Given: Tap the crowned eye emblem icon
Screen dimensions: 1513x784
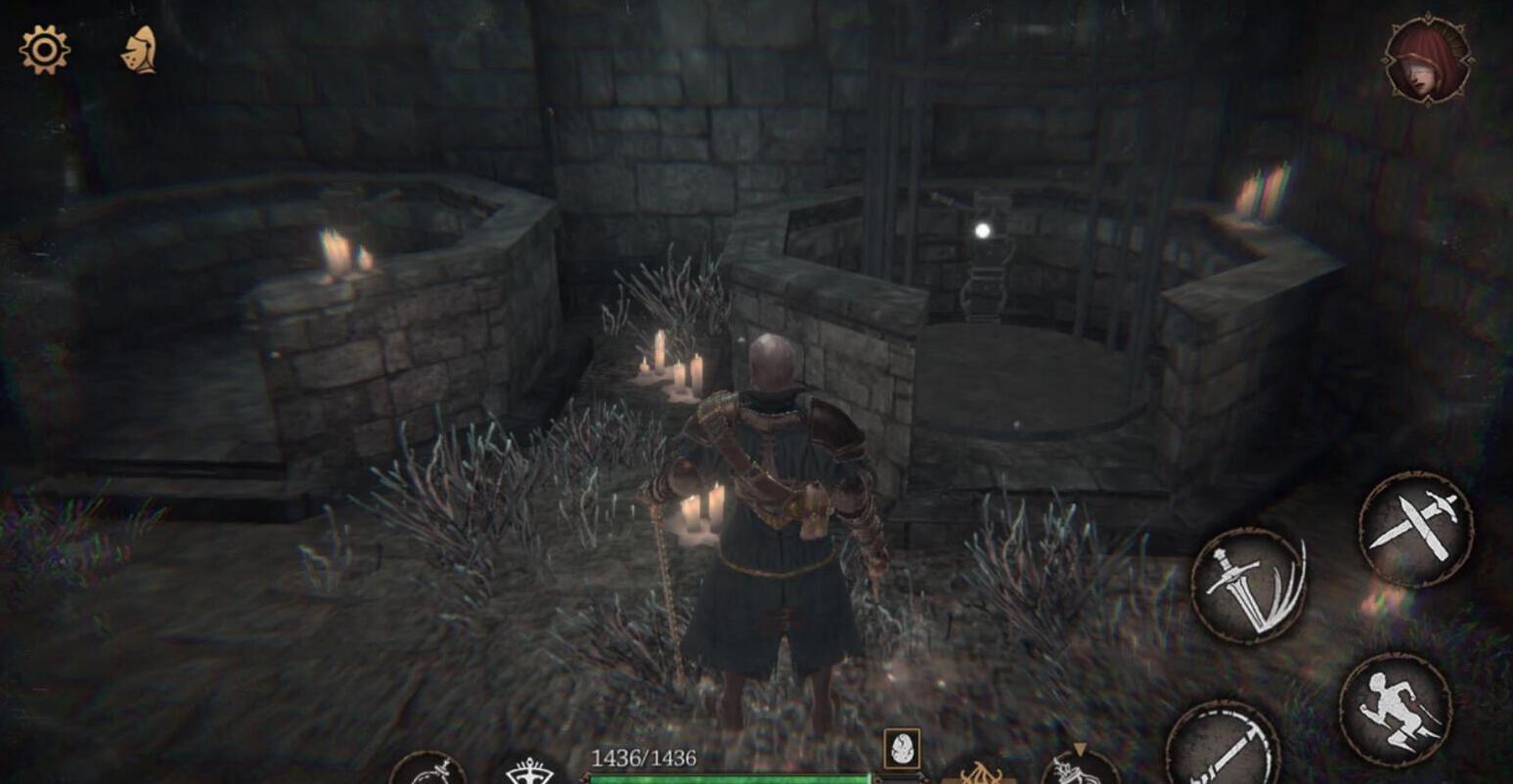Looking at the screenshot, I should (x=529, y=771).
